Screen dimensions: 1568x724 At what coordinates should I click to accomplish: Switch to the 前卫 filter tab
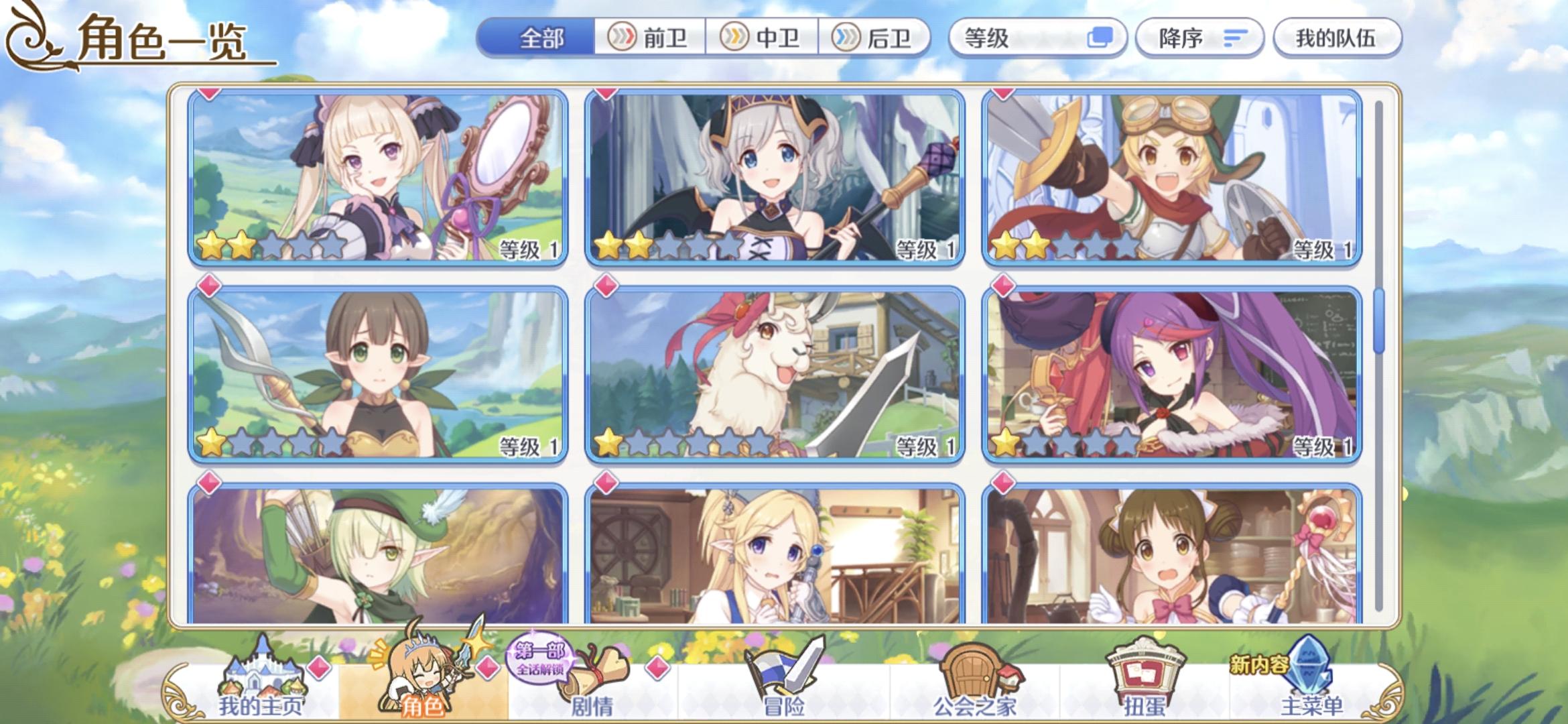tap(649, 38)
